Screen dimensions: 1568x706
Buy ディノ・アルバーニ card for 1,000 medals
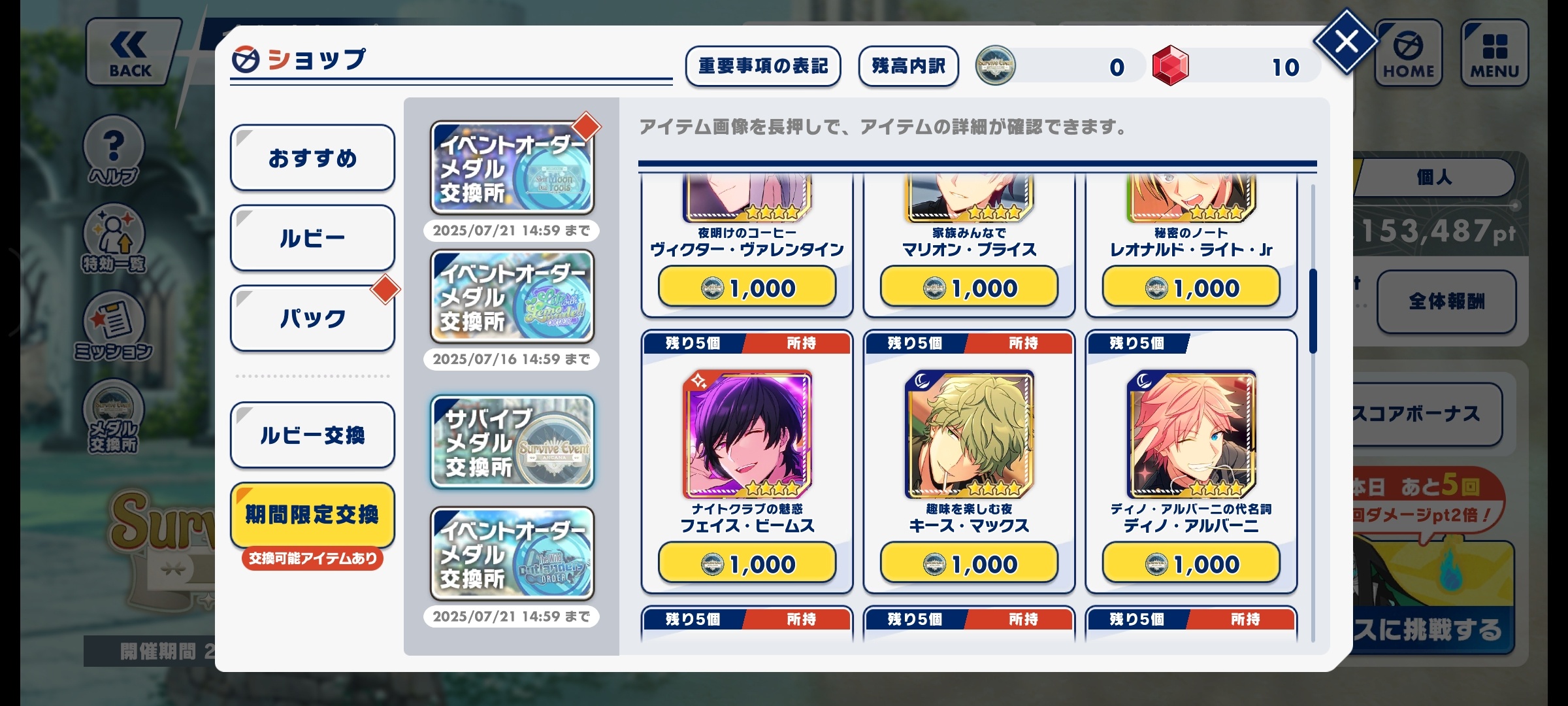[x=1191, y=563]
